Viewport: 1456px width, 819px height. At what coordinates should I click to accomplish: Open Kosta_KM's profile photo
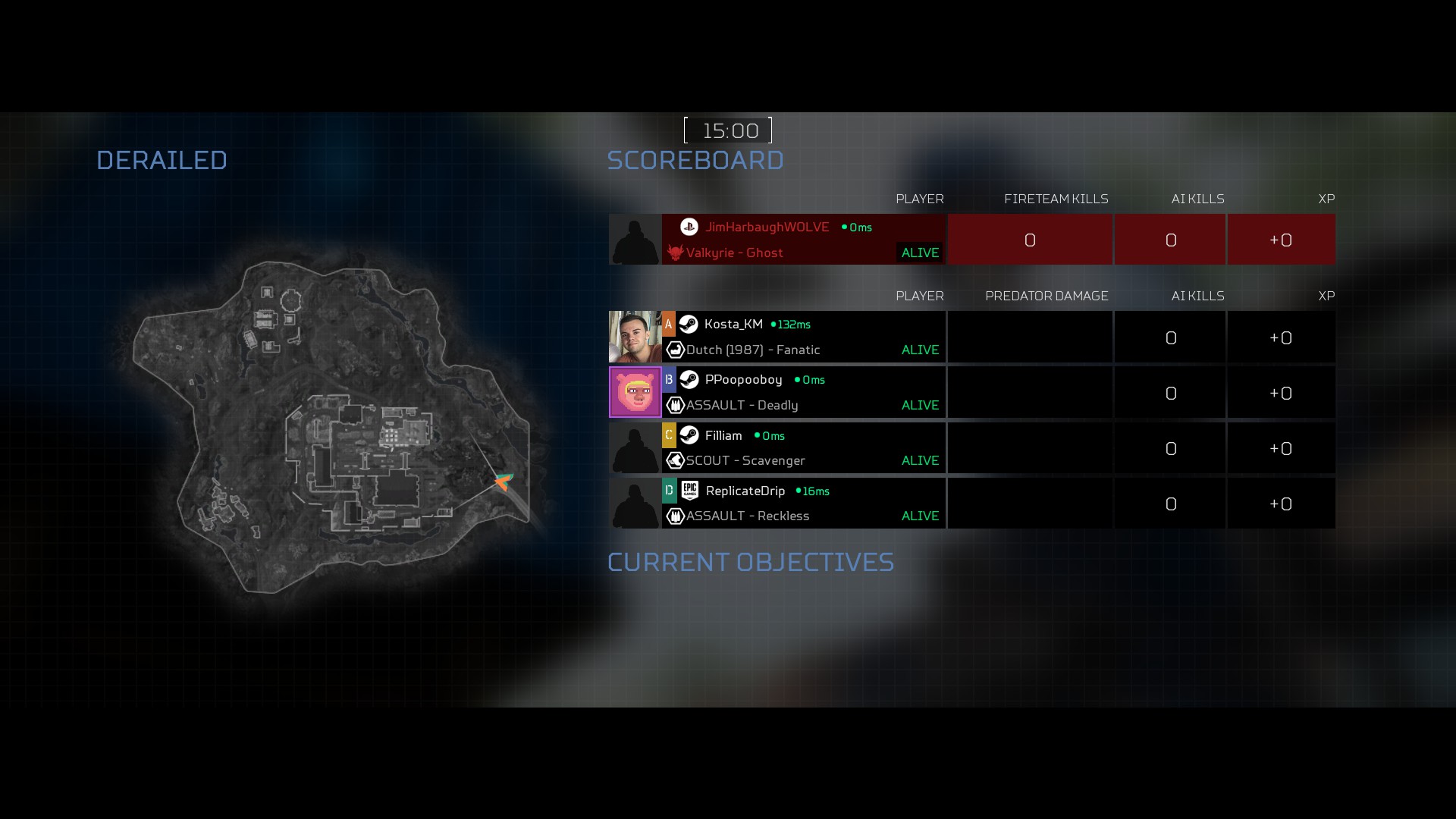tap(635, 337)
